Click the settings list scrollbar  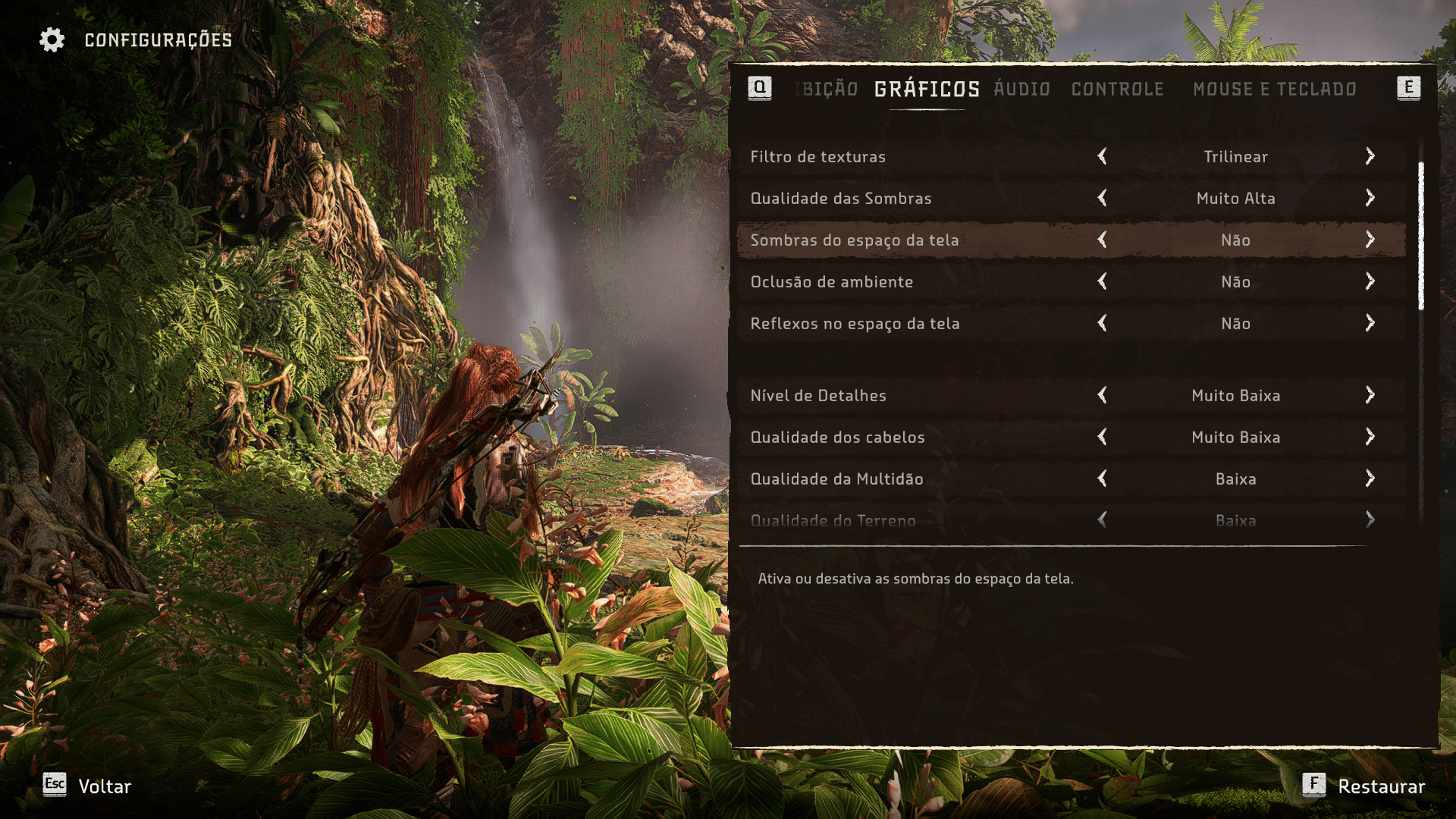pyautogui.click(x=1420, y=235)
